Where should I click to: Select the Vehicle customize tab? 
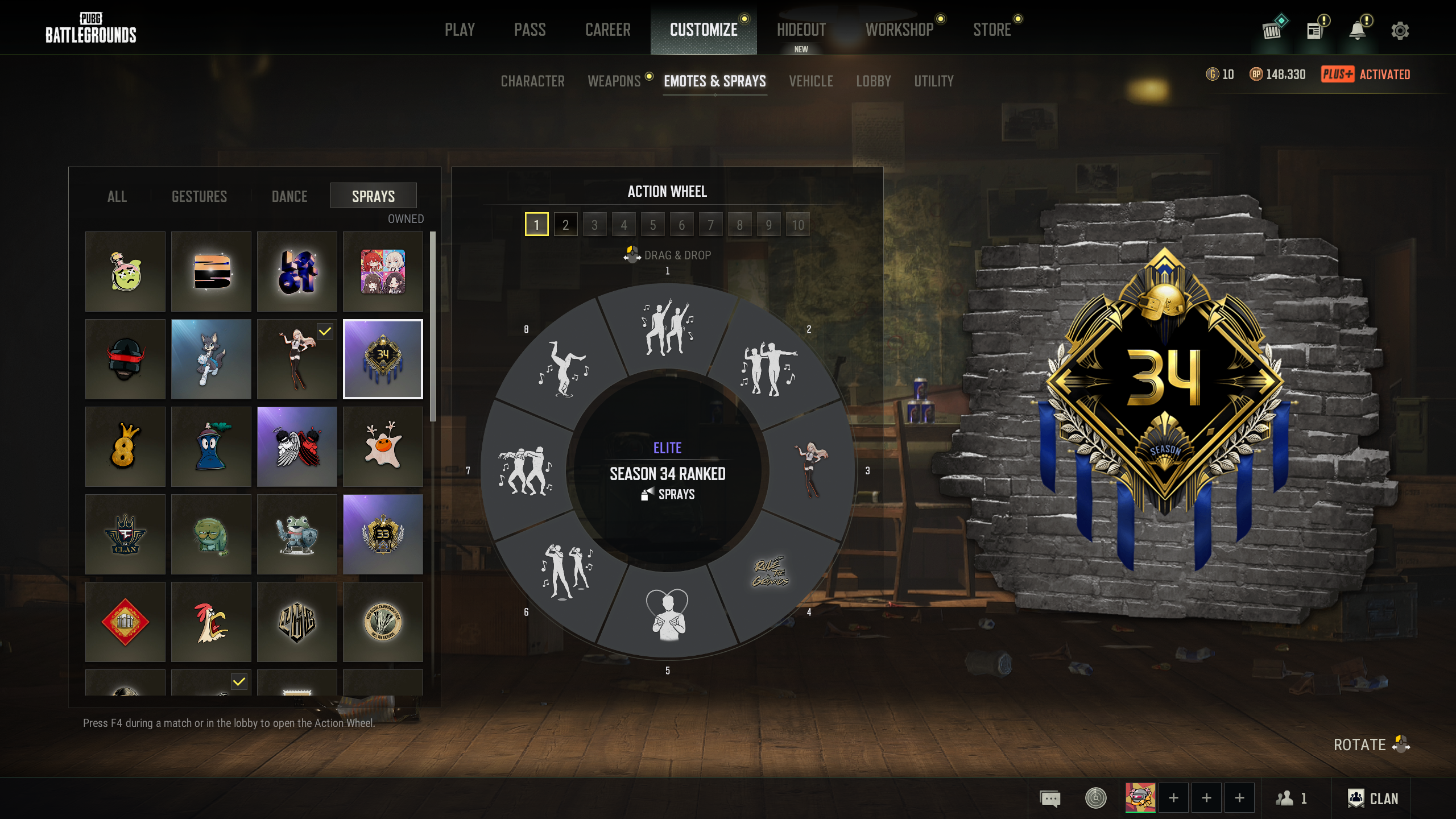point(810,81)
